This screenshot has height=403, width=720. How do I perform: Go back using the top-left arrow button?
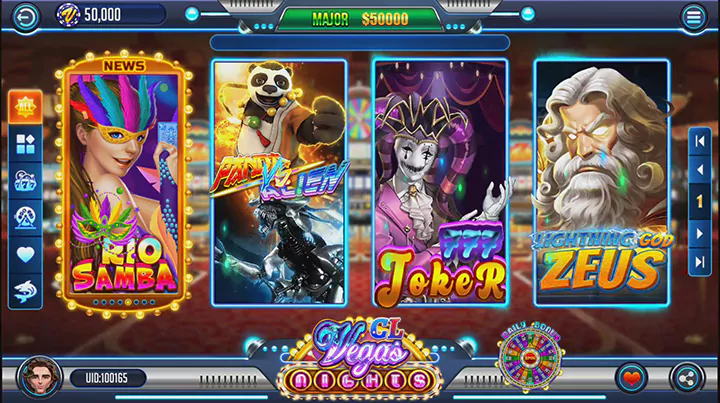(x=24, y=15)
